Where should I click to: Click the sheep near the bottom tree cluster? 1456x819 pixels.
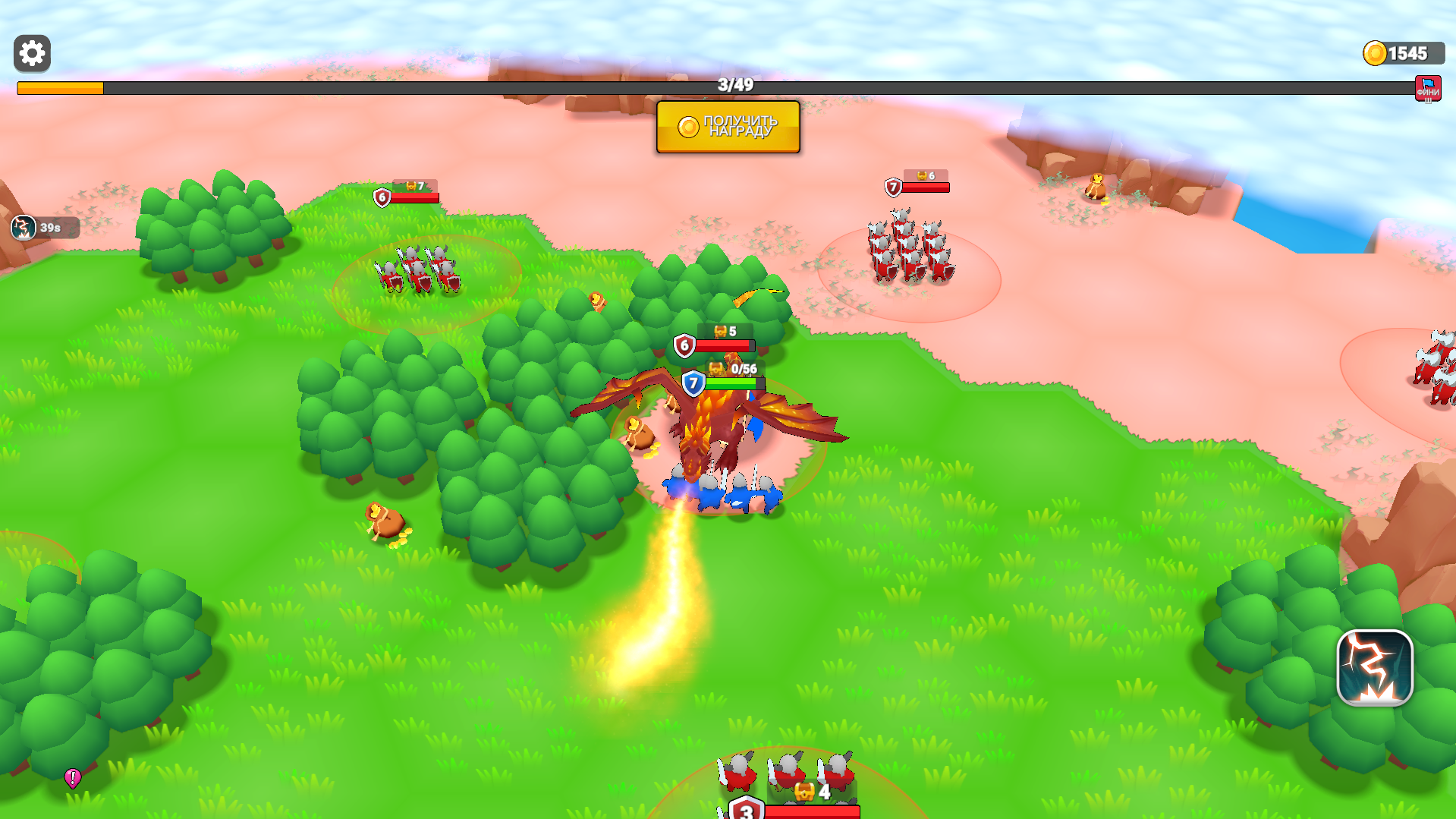[383, 521]
